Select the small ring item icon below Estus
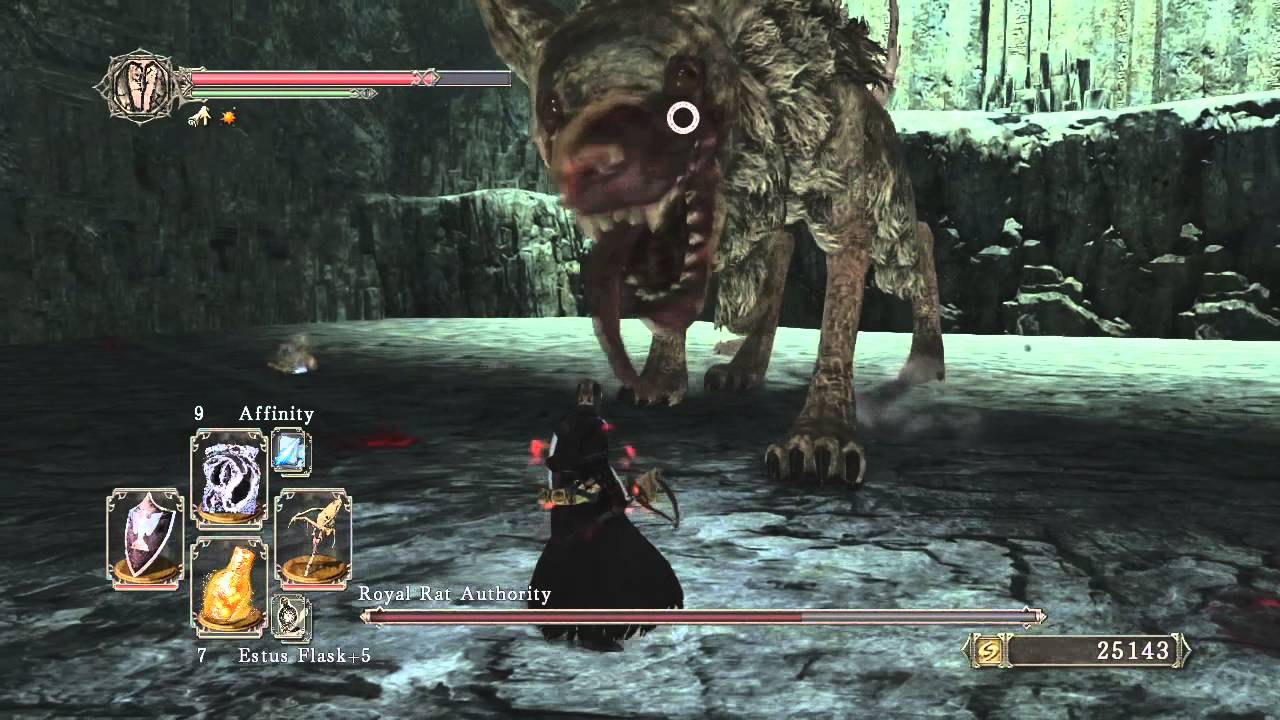This screenshot has width=1280, height=720. point(291,616)
